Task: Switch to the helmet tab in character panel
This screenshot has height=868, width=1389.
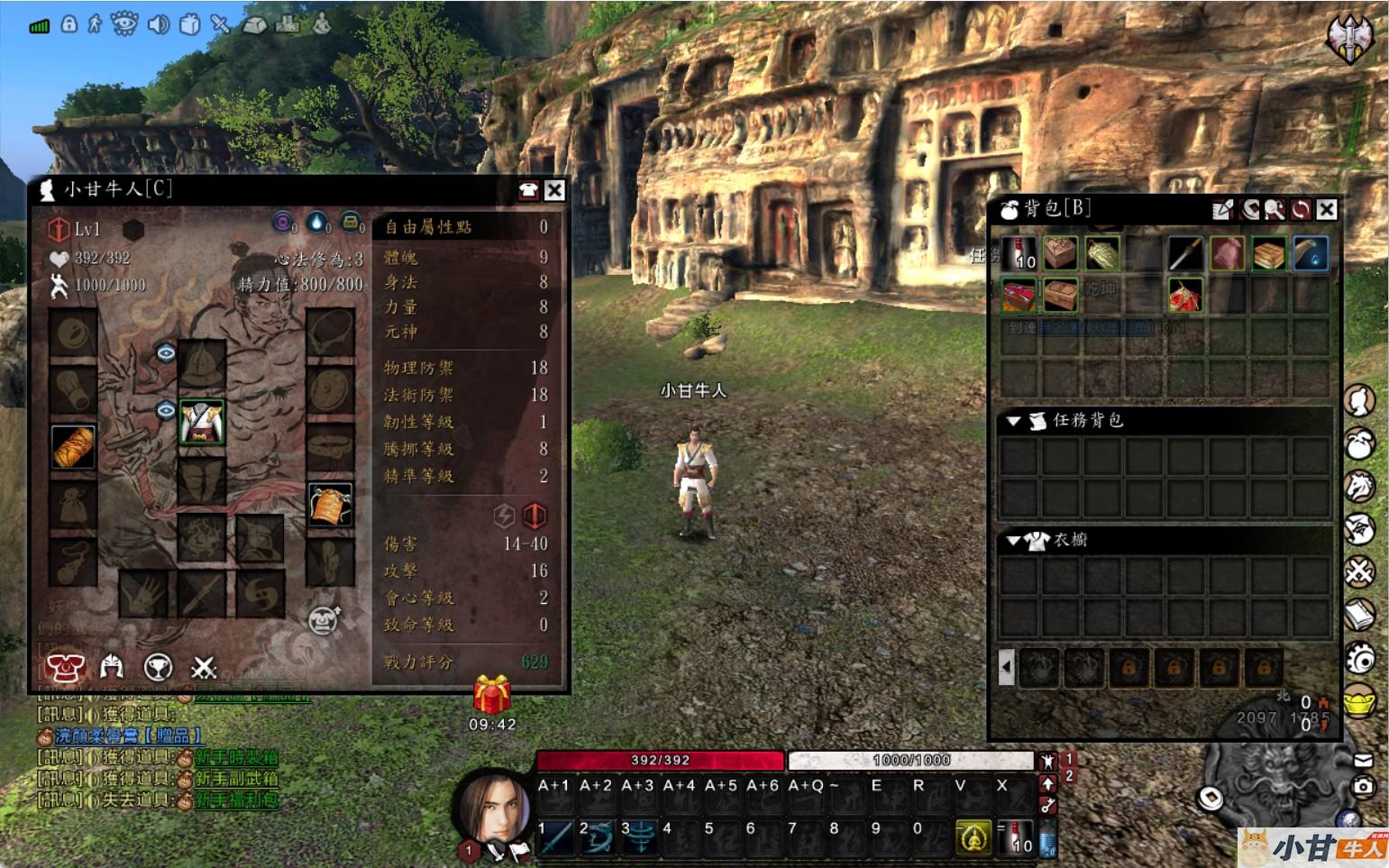Action: pos(112,666)
